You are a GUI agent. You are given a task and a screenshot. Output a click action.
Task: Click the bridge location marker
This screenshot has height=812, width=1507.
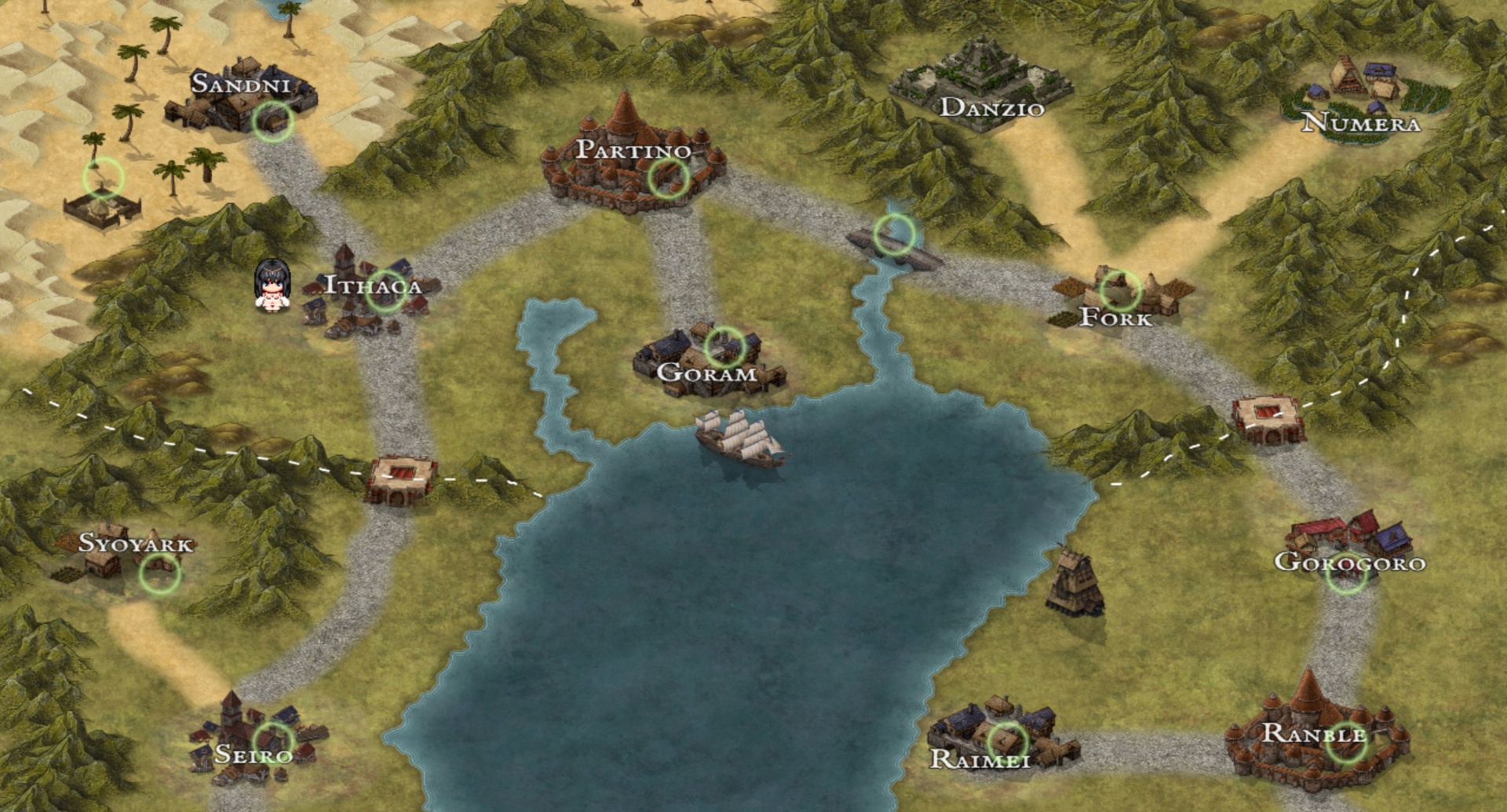click(x=894, y=234)
